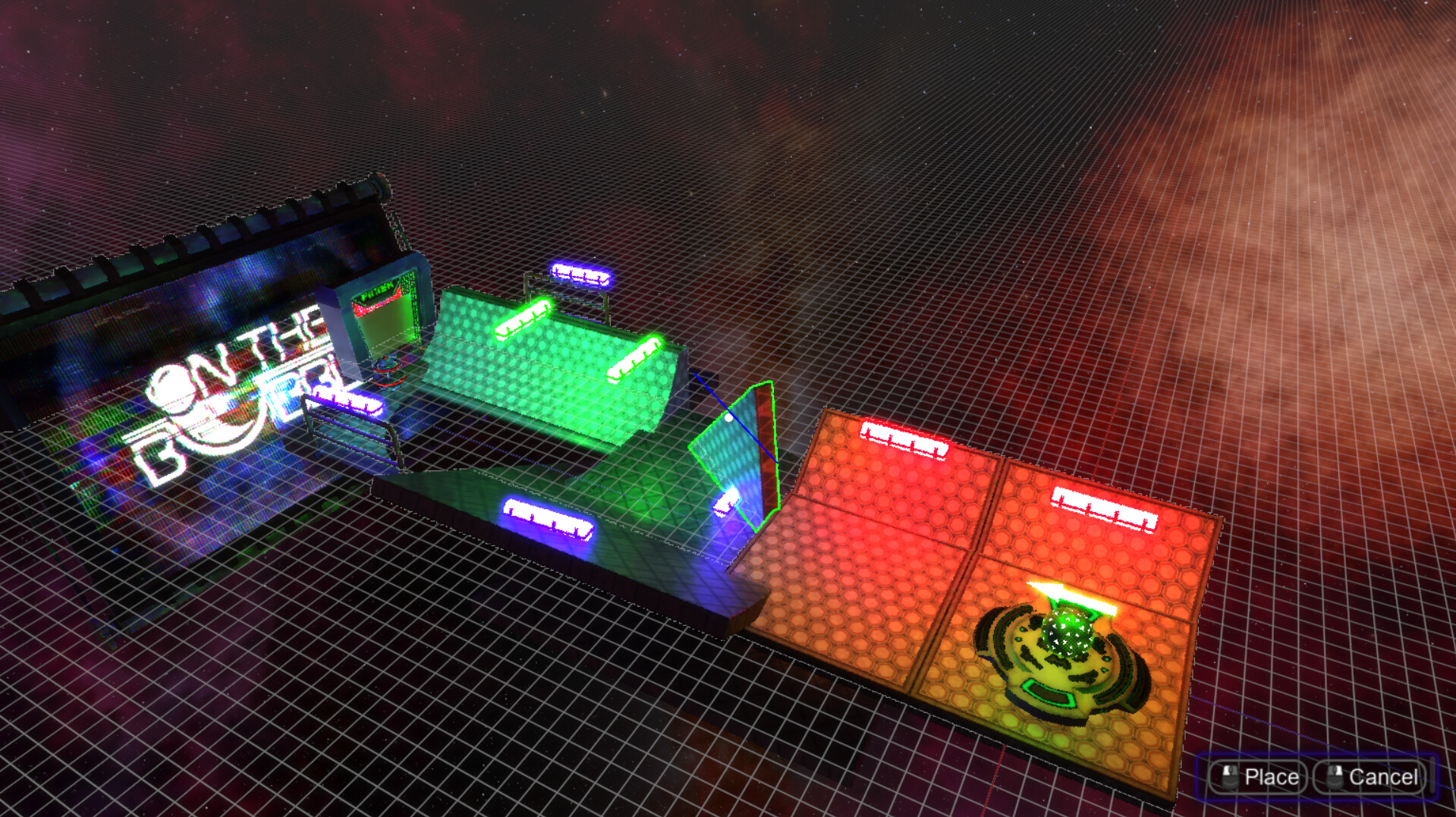Toggle the blue neon light near the fin

click(x=727, y=501)
